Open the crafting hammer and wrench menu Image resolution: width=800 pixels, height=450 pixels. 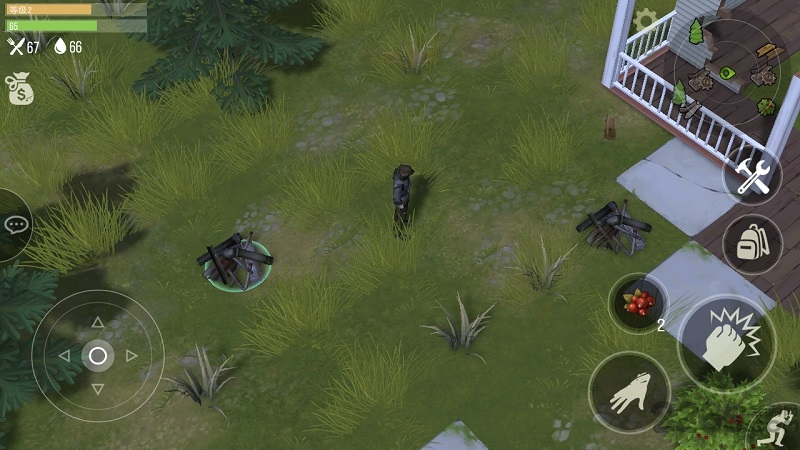tap(751, 178)
